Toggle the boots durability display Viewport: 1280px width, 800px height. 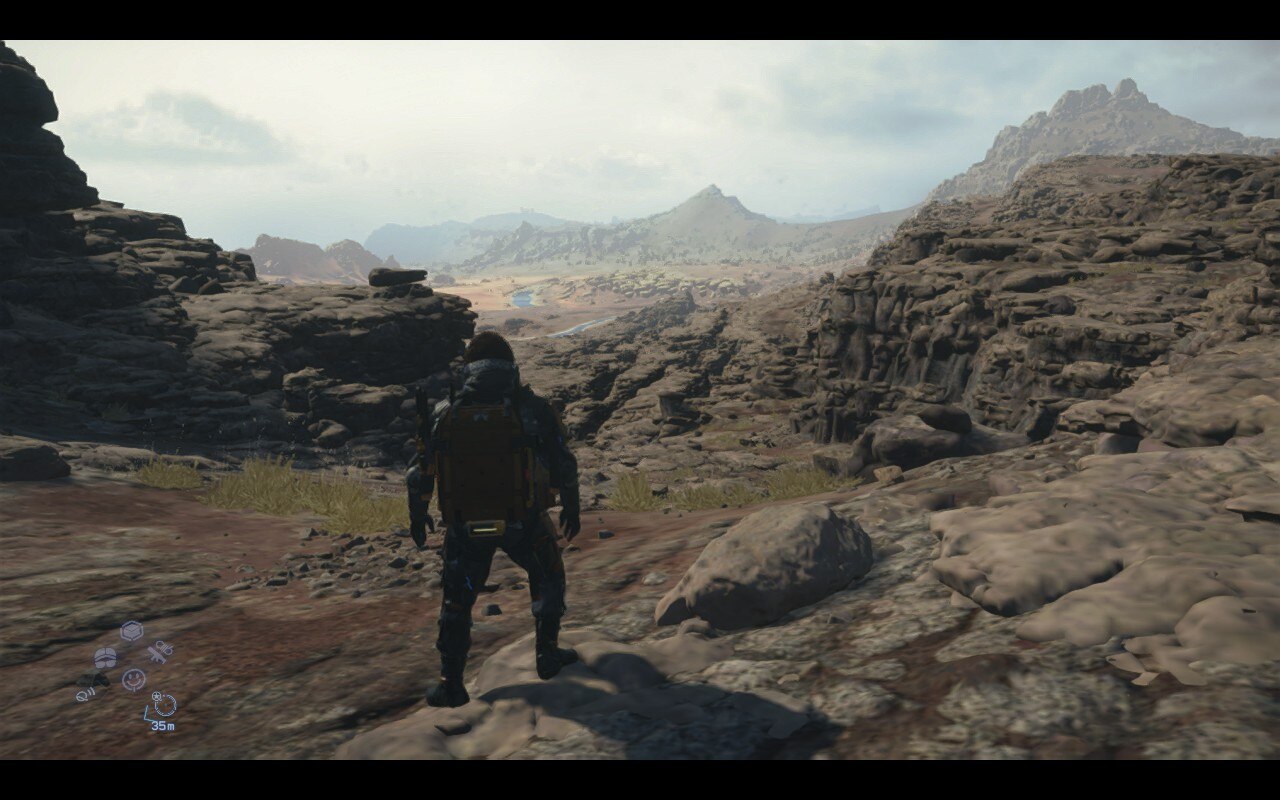tap(105, 658)
